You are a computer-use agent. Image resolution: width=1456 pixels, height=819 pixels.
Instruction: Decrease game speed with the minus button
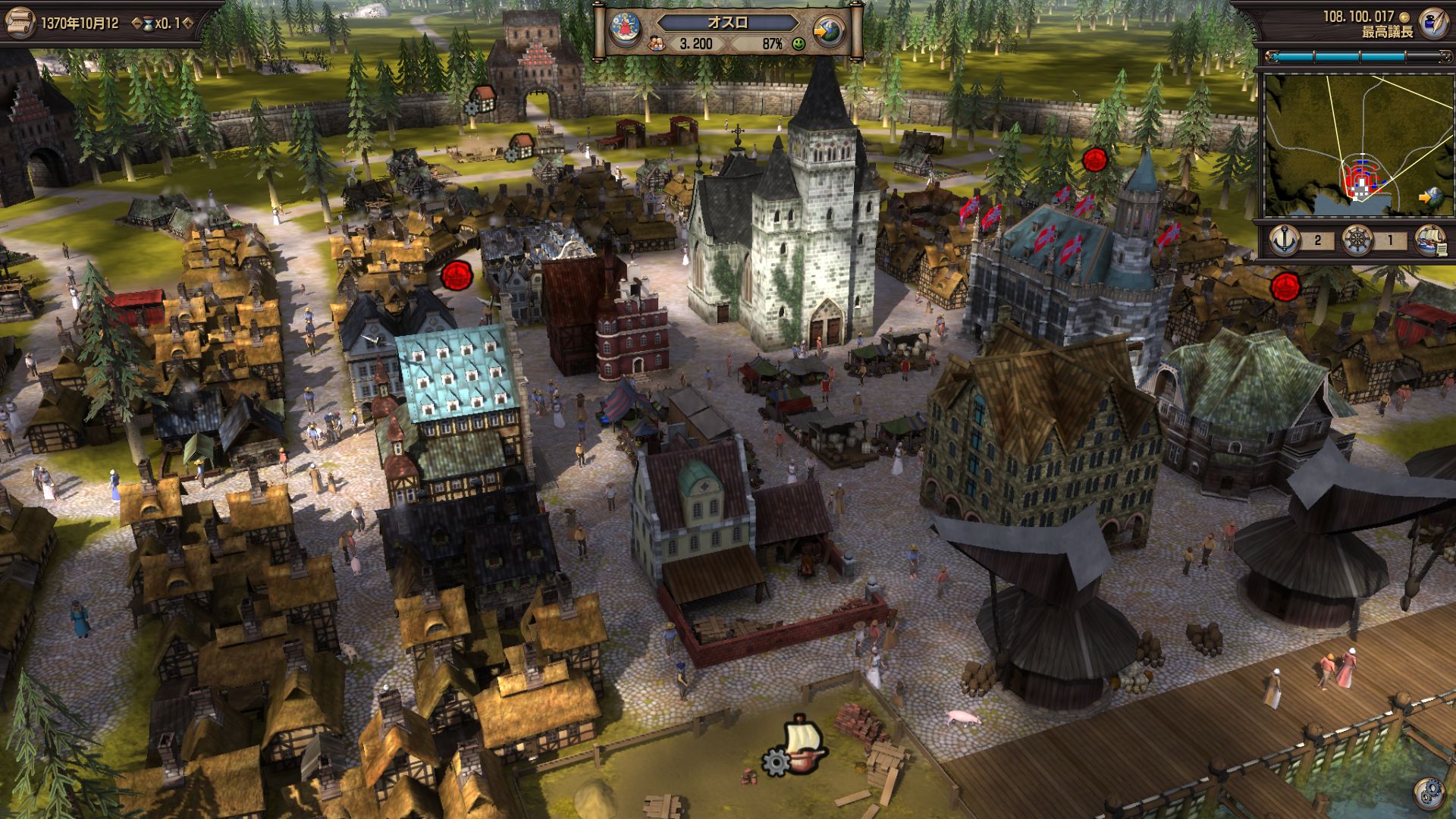pos(136,24)
